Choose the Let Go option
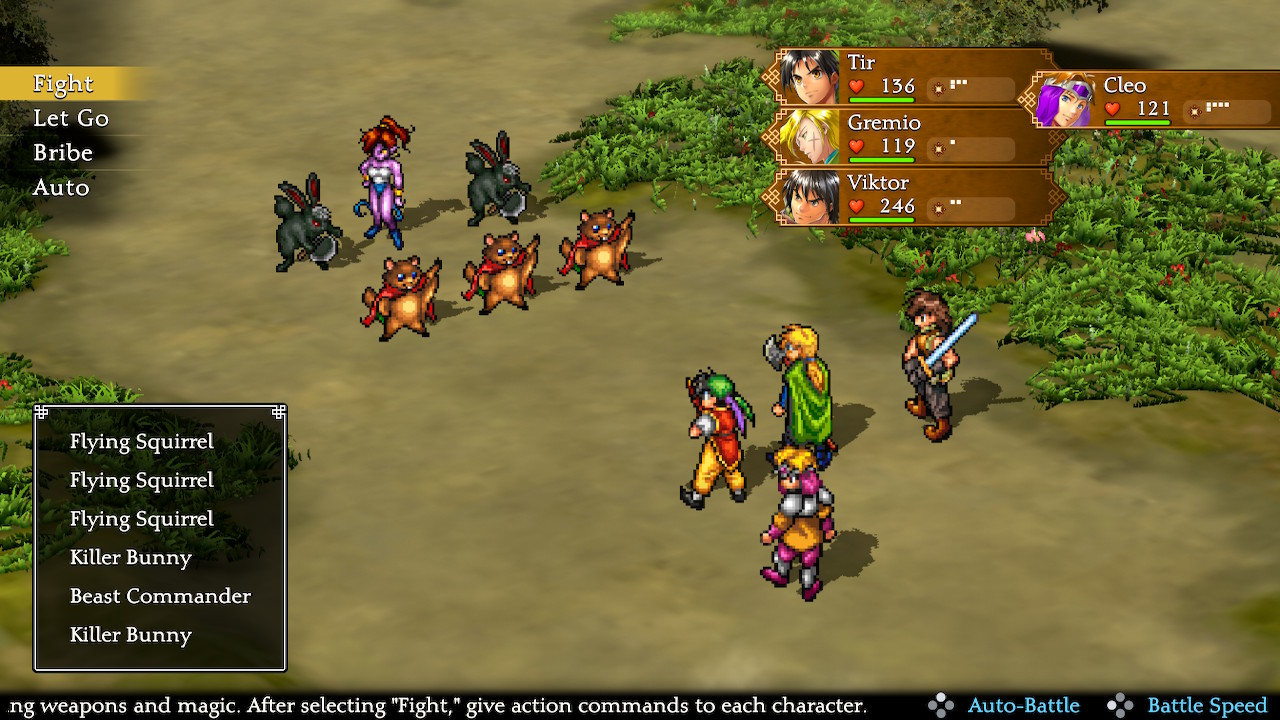The image size is (1280, 720). tap(70, 119)
